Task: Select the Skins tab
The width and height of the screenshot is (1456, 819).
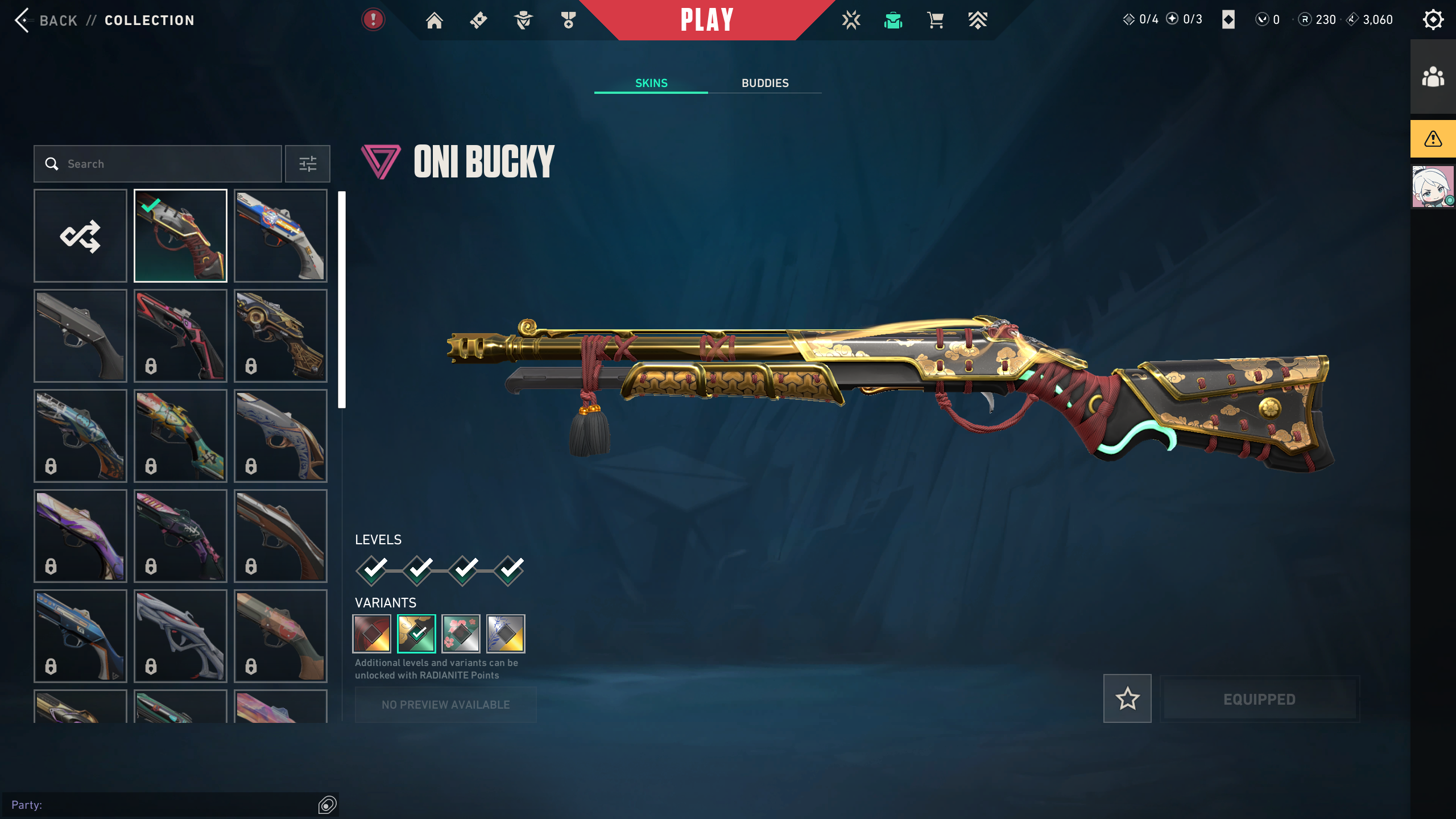Action: click(x=651, y=83)
